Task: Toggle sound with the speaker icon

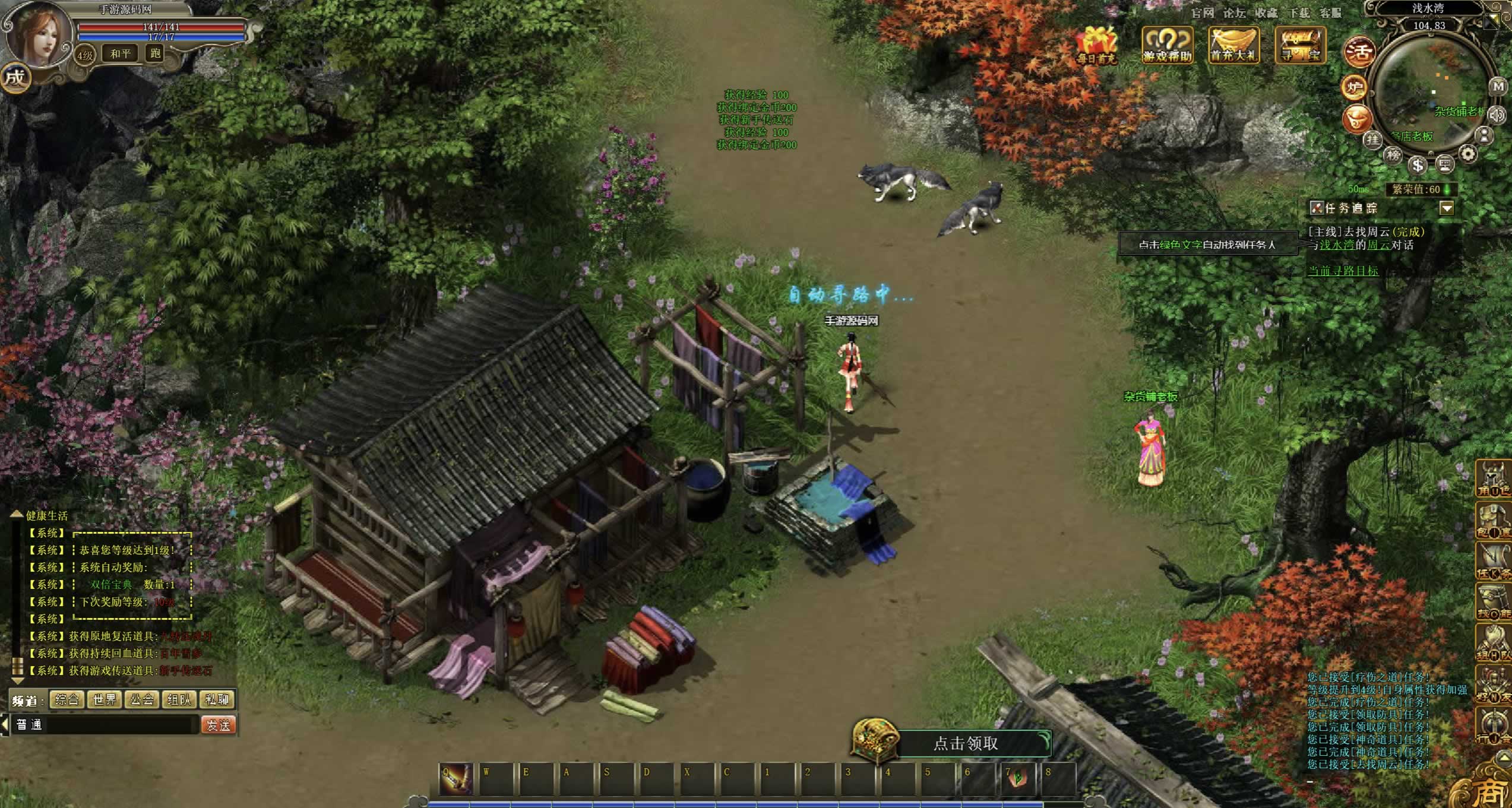Action: [1497, 114]
